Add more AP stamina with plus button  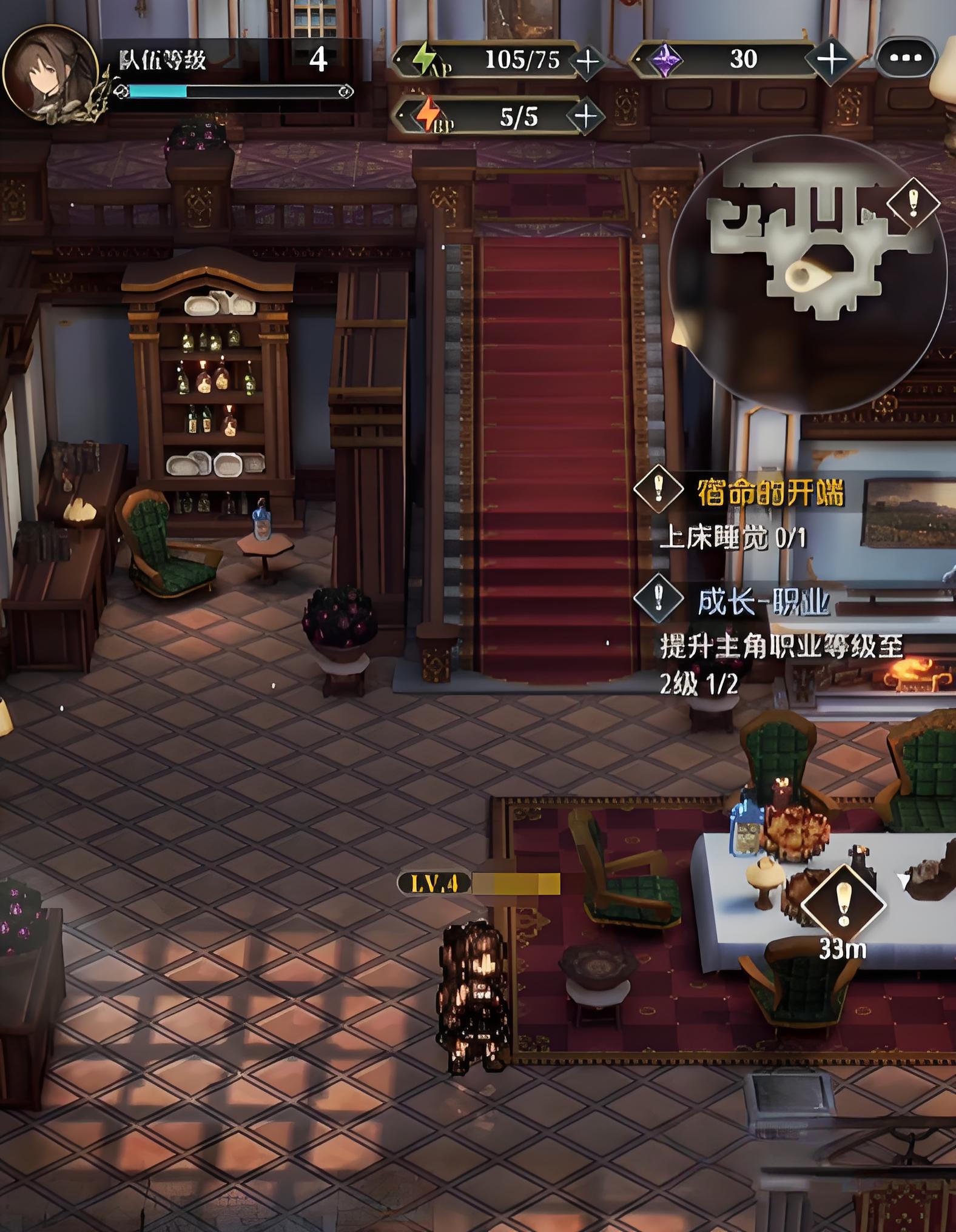587,61
